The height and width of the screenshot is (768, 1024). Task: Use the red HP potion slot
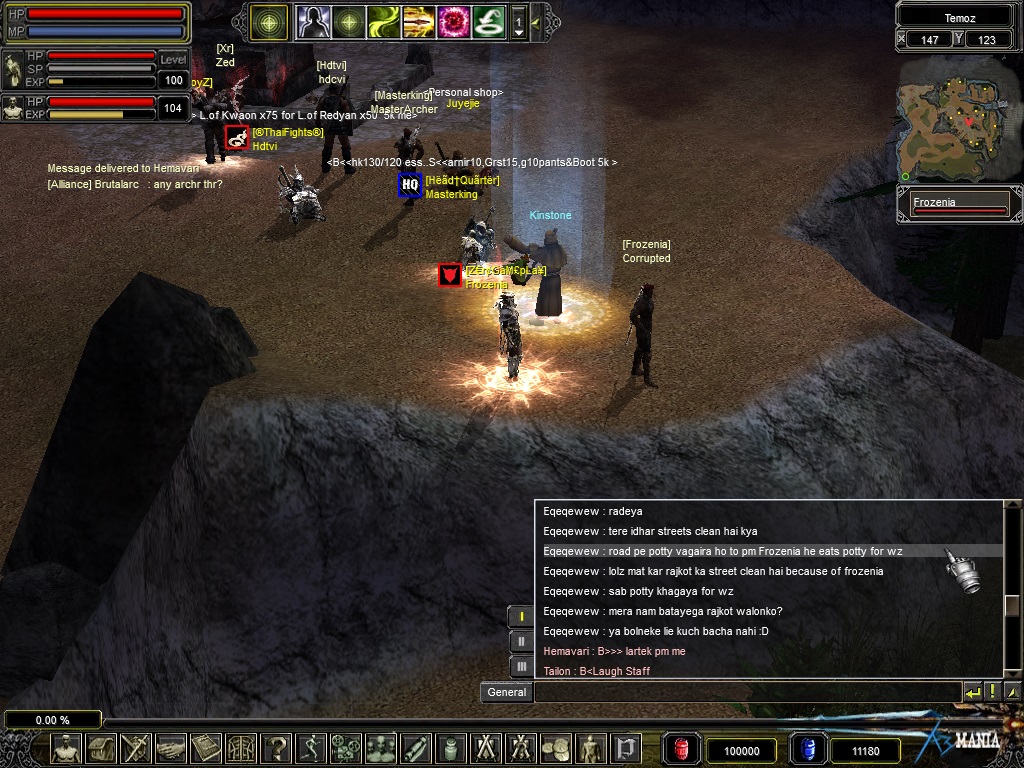click(683, 749)
